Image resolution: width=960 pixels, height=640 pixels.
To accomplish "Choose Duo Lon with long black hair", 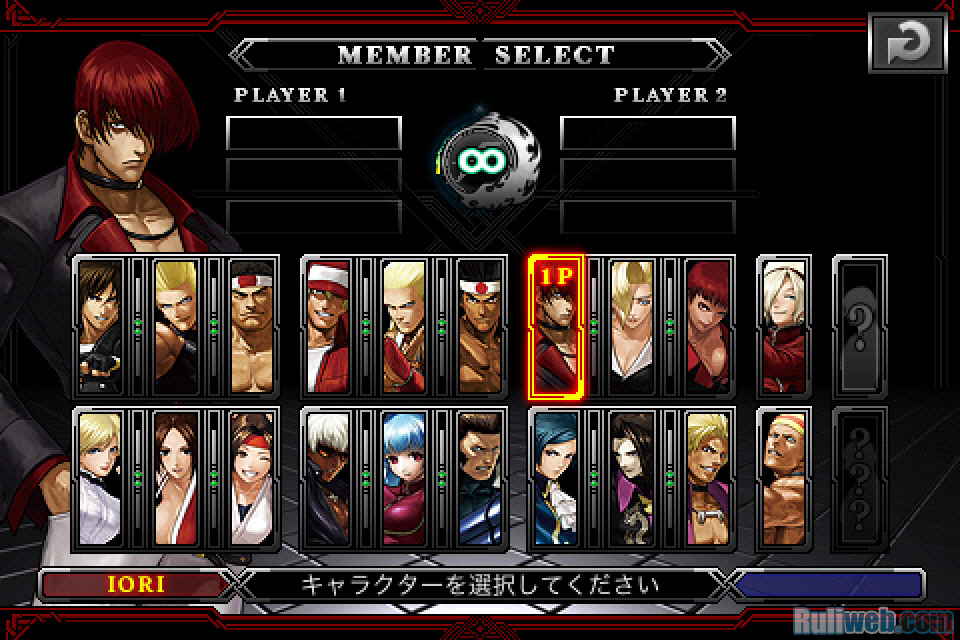I will (633, 478).
